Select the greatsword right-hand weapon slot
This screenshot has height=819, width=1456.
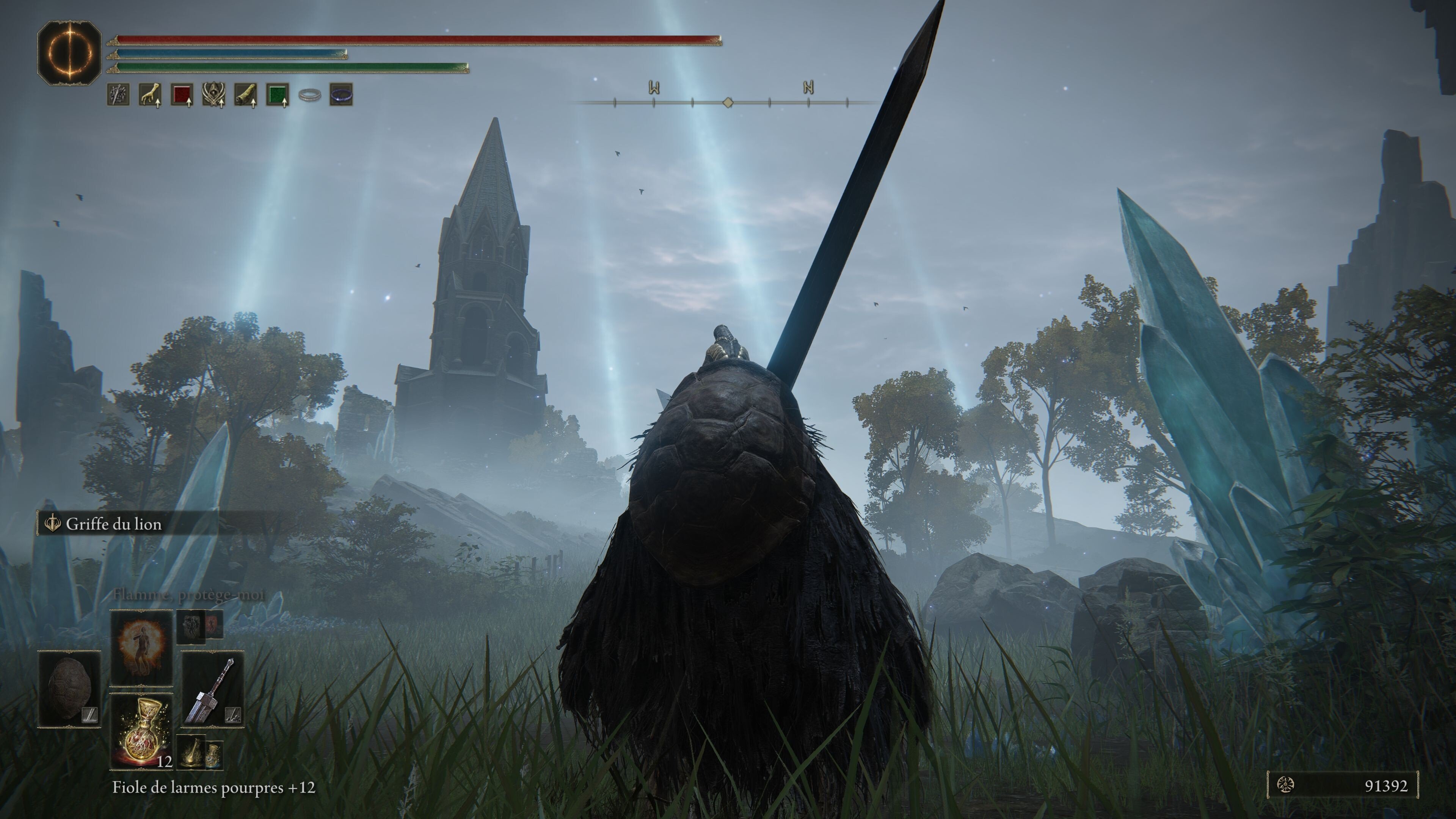pyautogui.click(x=212, y=689)
